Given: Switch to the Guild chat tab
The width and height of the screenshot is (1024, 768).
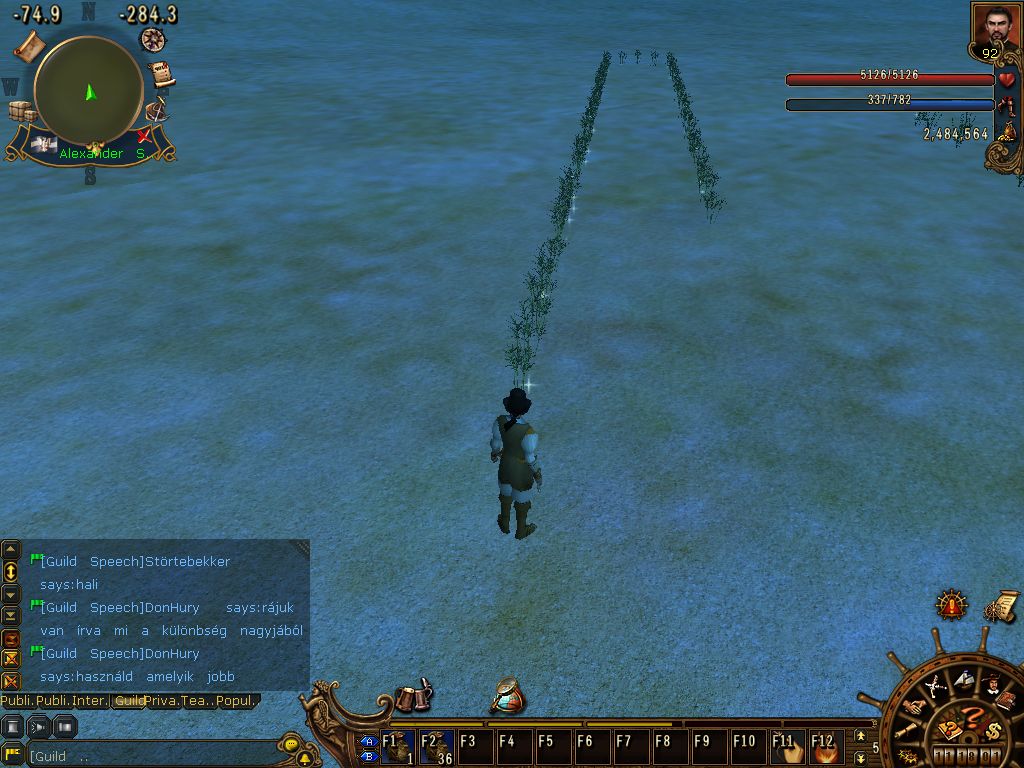Looking at the screenshot, I should pyautogui.click(x=128, y=701).
